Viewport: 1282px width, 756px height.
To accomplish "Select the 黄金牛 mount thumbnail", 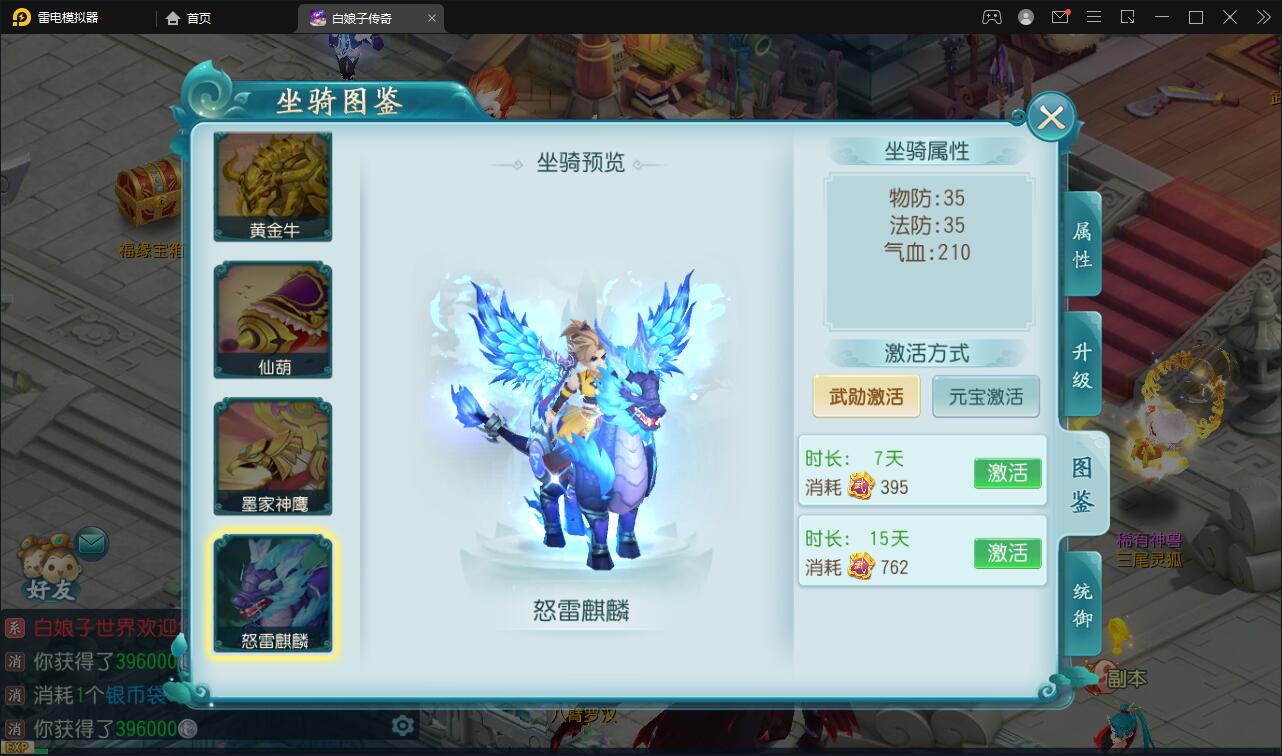I will coord(272,185).
